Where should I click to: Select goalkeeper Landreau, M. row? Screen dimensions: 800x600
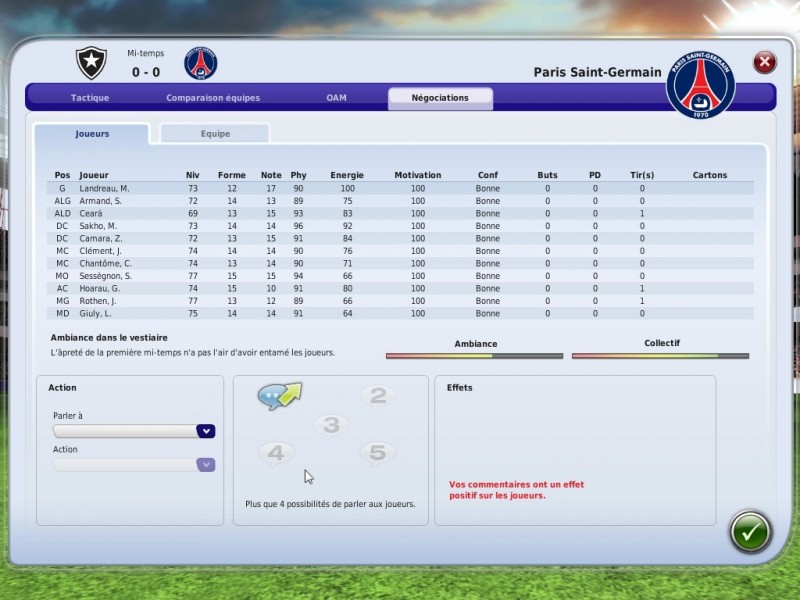(x=105, y=188)
